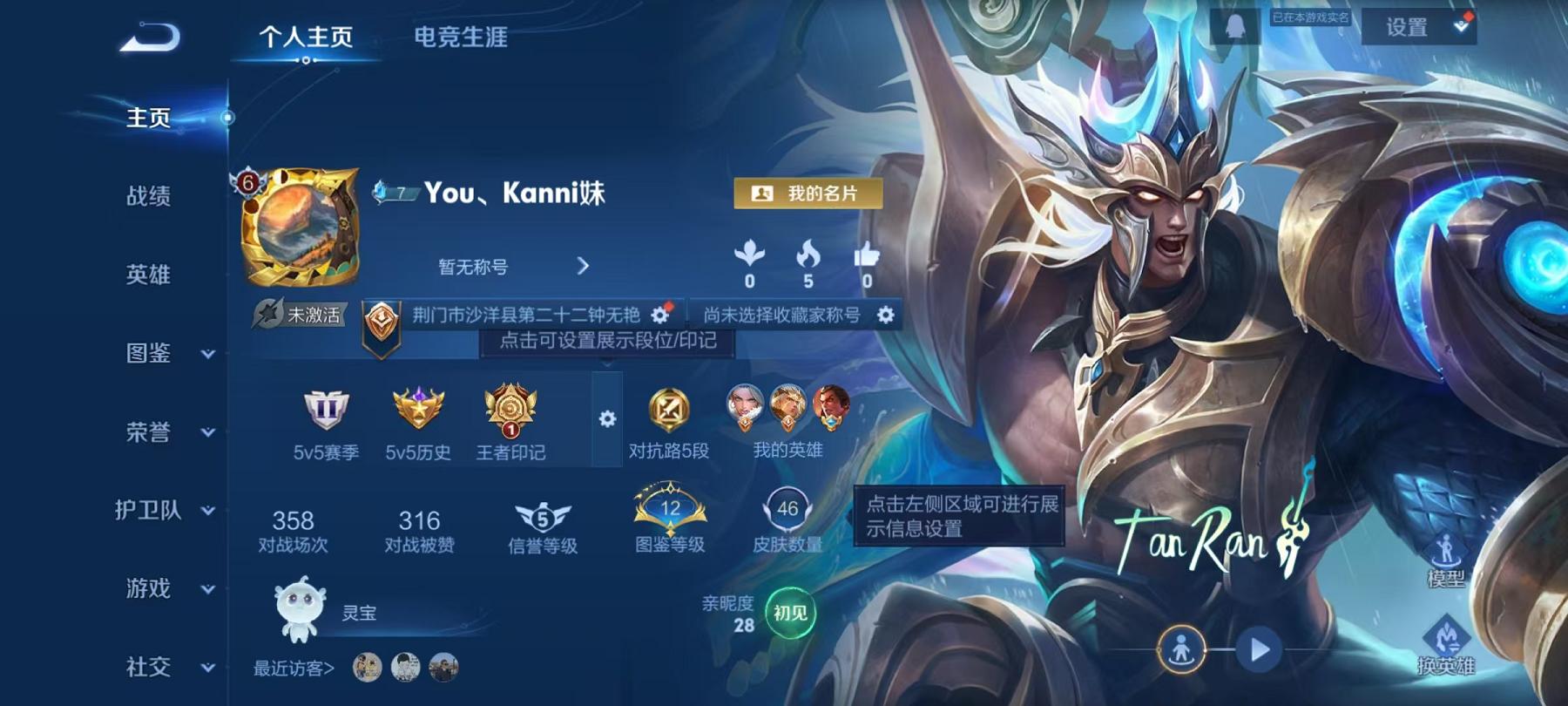Expand the 社交 sidebar section
Viewport: 1568px width, 706px height.
148,668
